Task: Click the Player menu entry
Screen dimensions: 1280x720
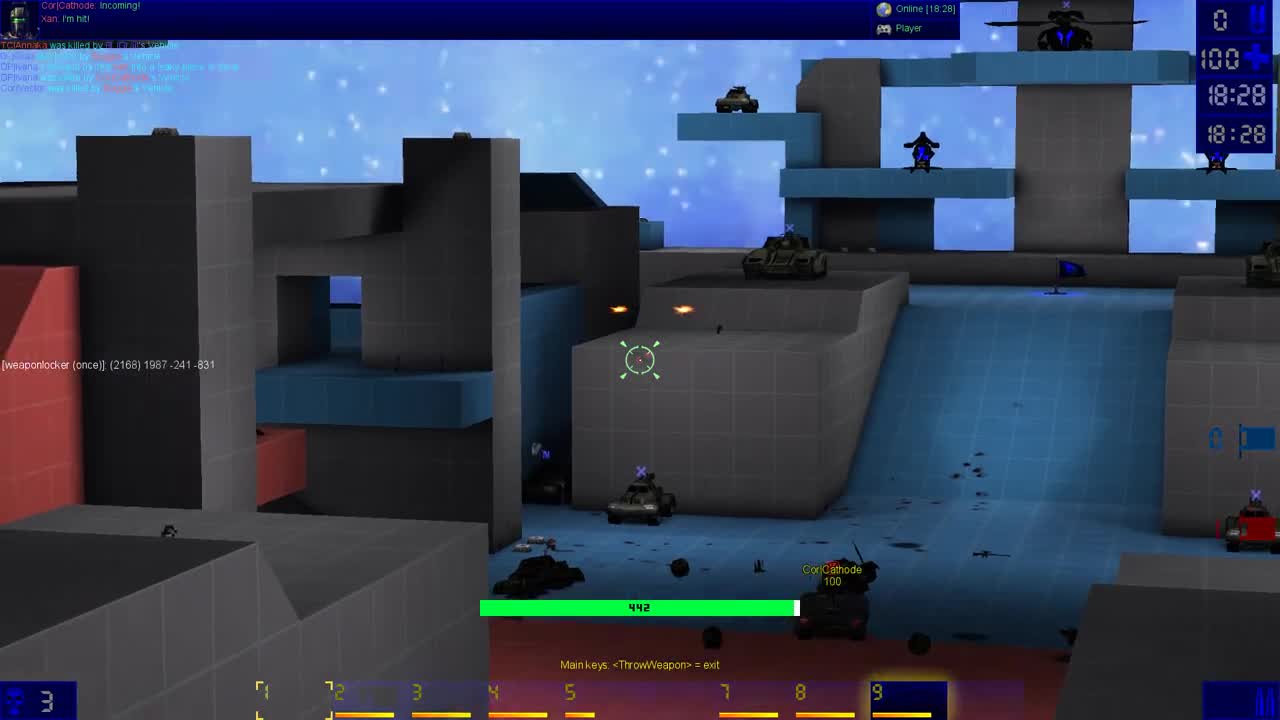Action: tap(907, 28)
